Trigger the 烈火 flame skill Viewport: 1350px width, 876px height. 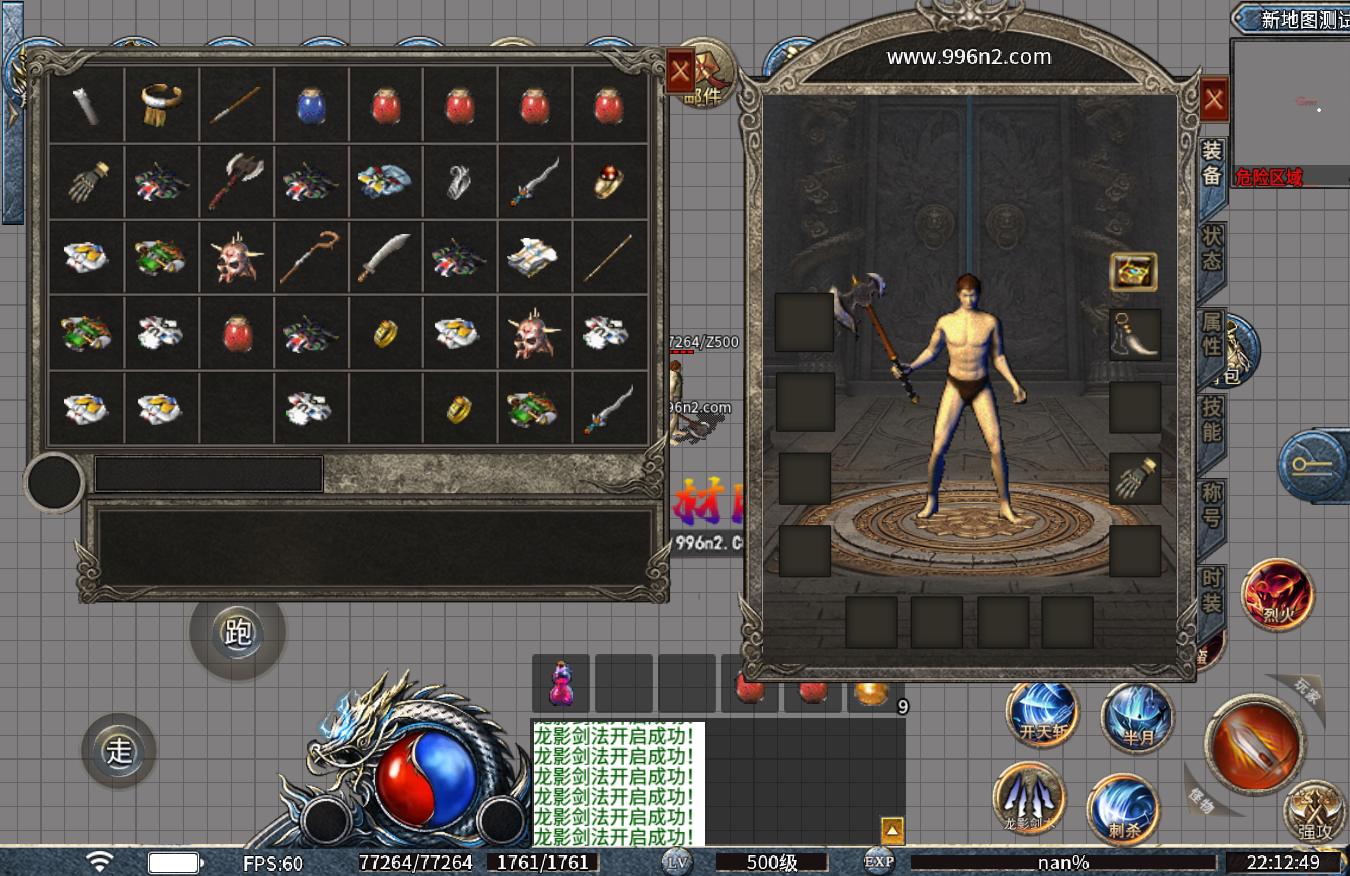click(x=1277, y=596)
